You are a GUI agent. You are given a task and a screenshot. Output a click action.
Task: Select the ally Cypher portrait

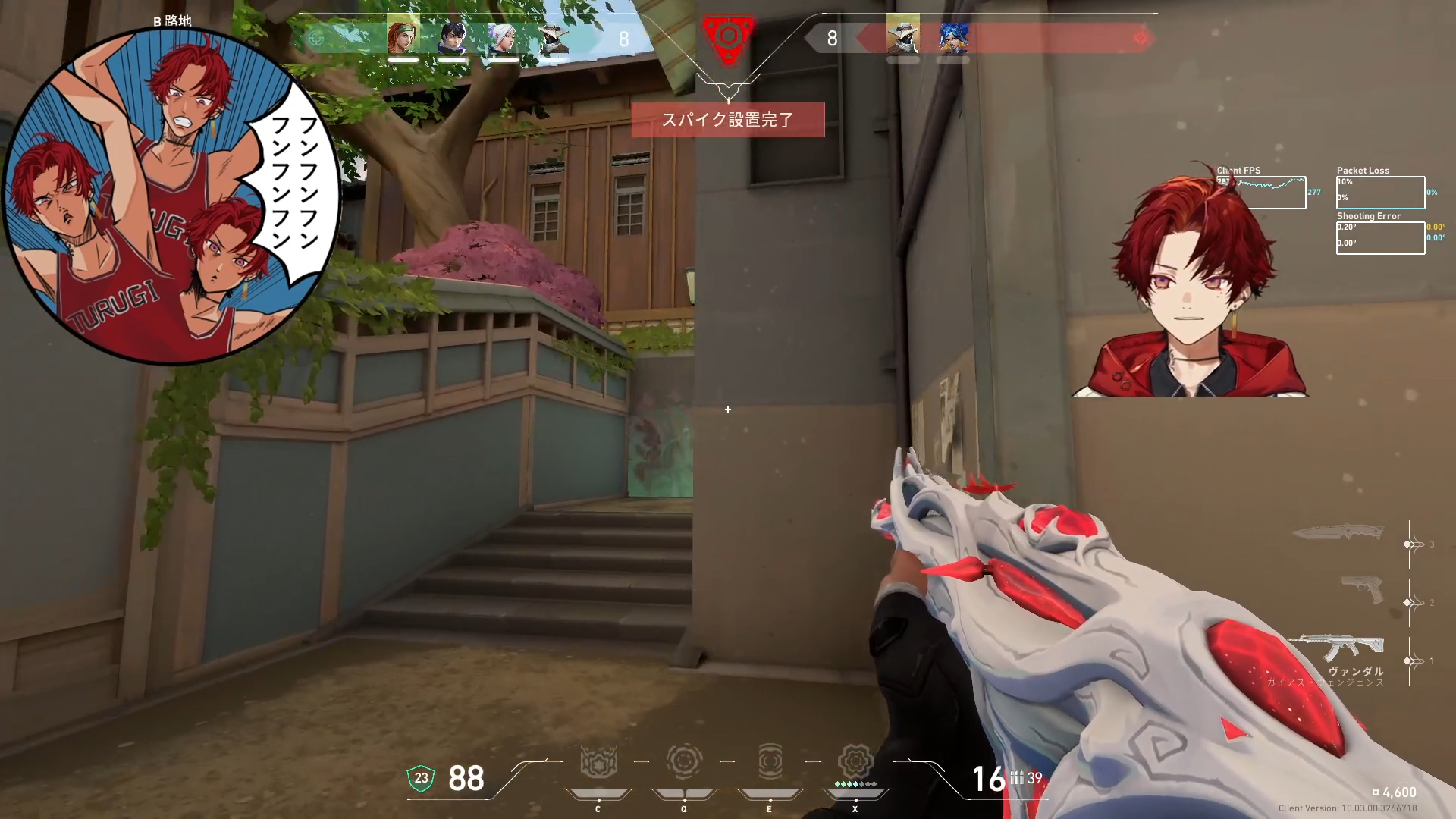pos(553,37)
